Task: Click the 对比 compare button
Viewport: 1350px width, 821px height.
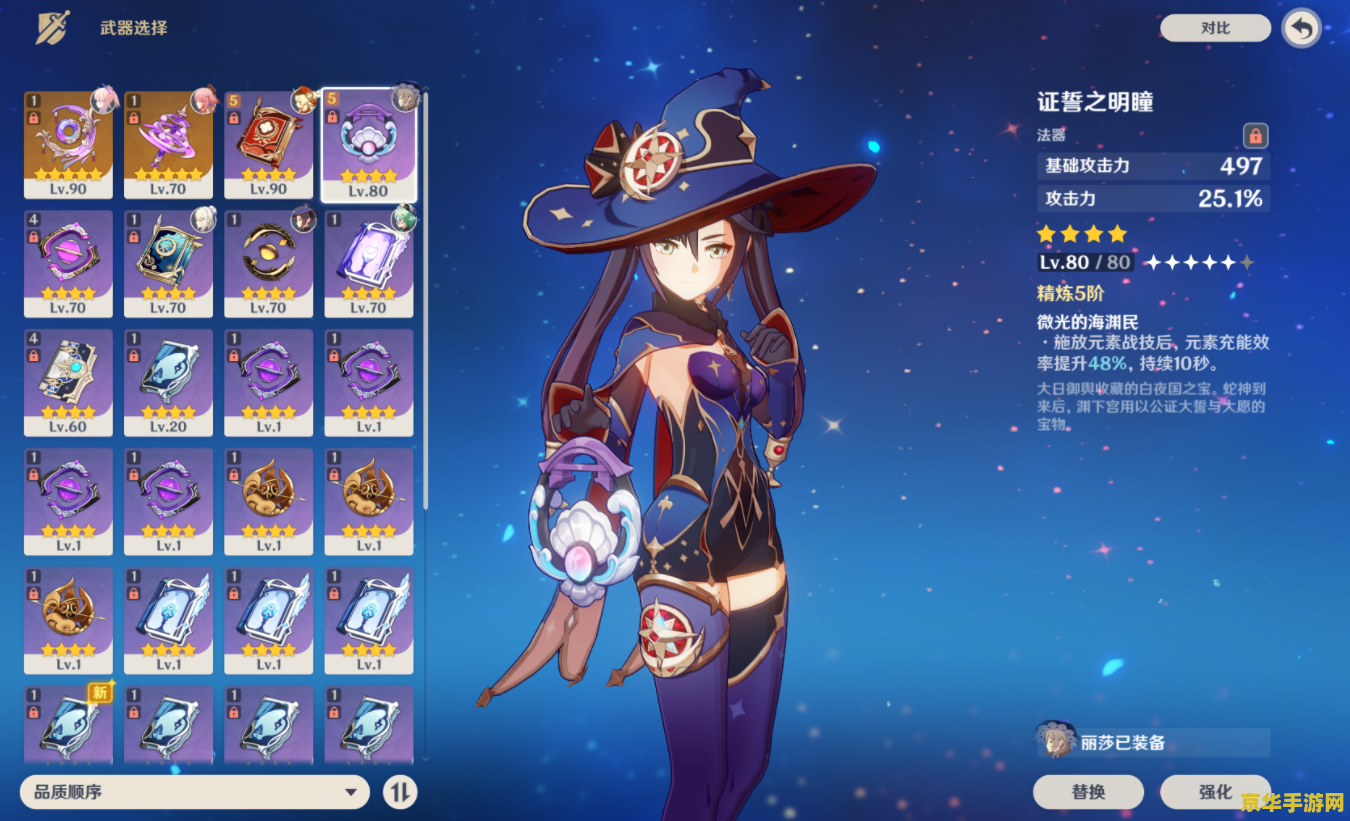Action: (1215, 28)
